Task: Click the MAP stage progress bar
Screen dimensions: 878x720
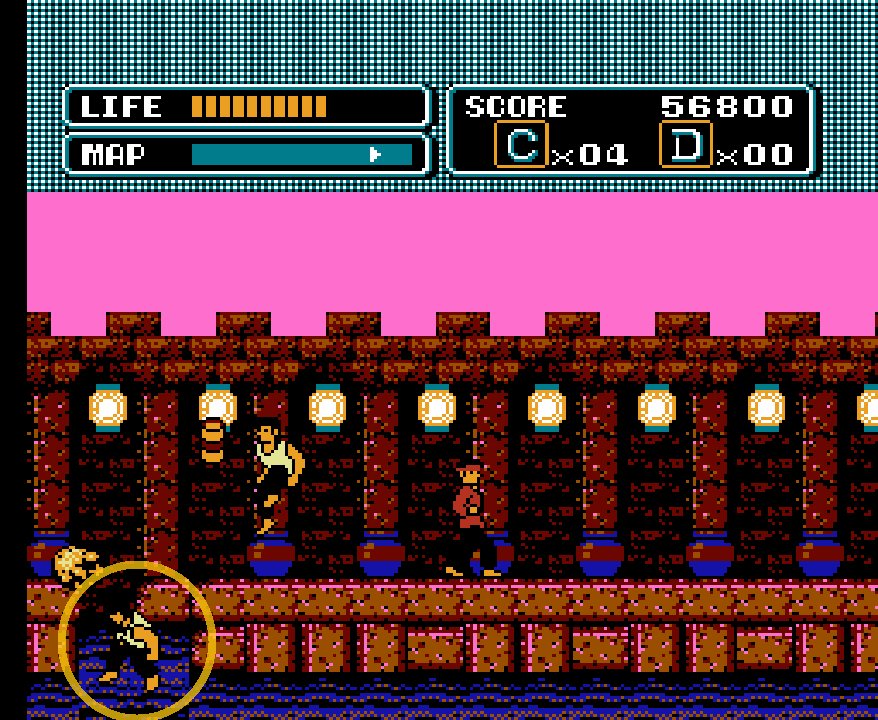Action: (301, 154)
